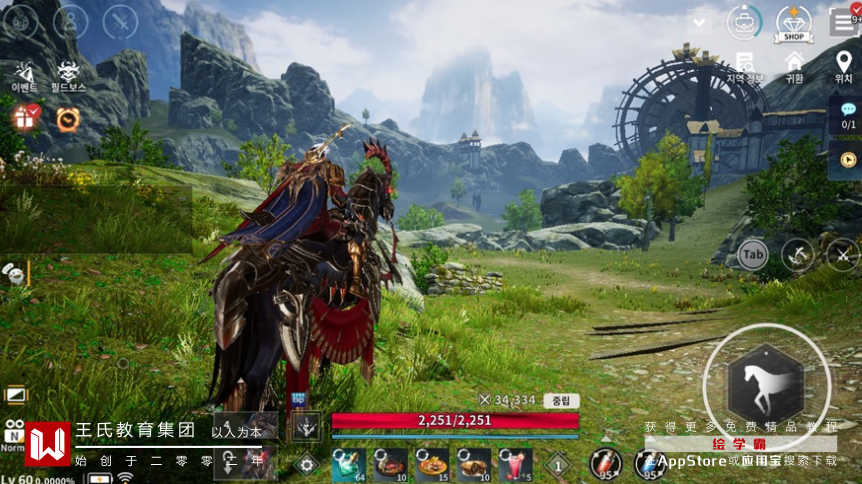Open the 필드보스 field boss menu
This screenshot has width=862, height=484.
tap(68, 76)
